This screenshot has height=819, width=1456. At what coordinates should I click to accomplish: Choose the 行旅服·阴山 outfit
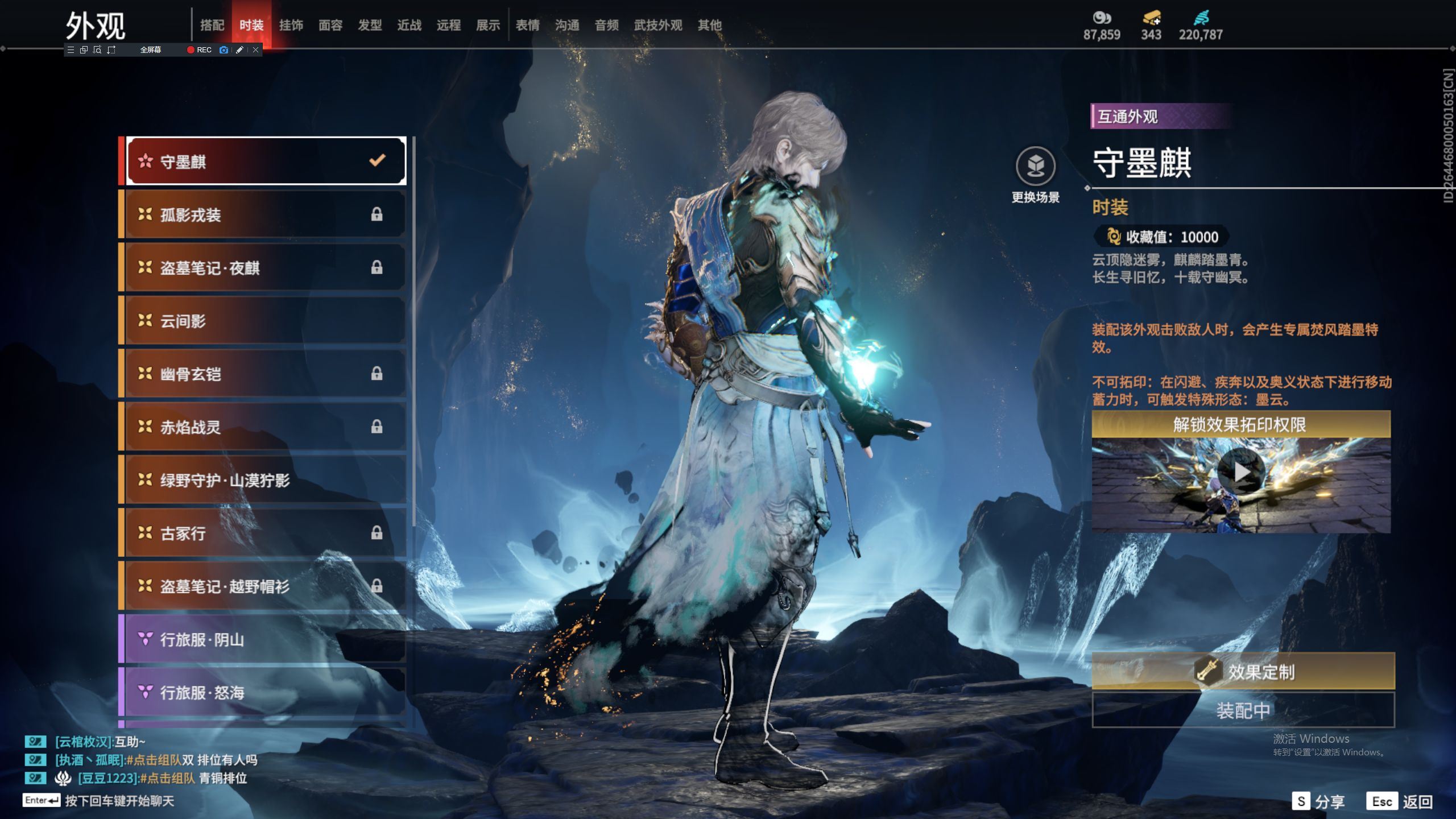(265, 639)
